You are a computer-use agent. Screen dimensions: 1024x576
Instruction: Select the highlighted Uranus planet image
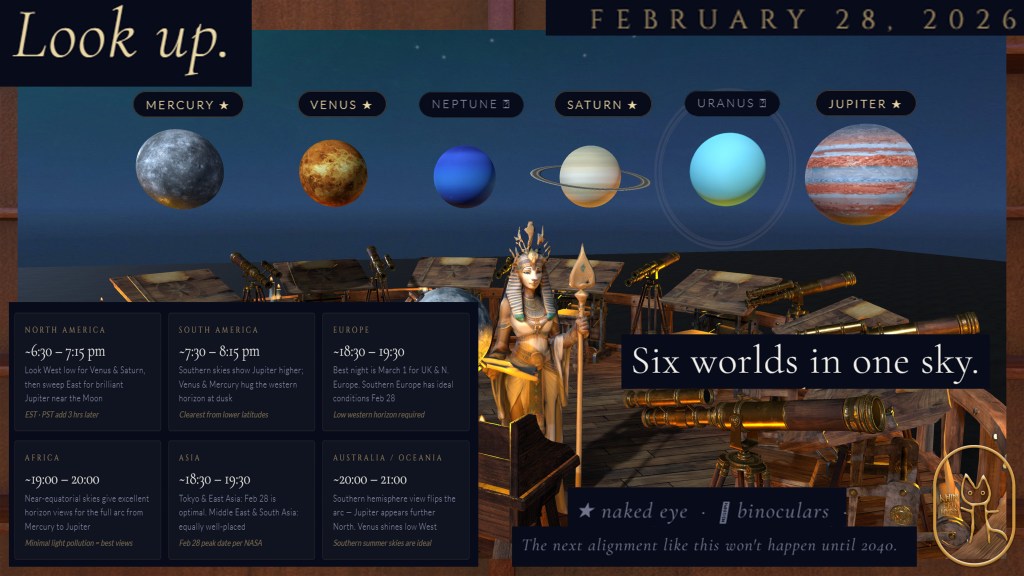point(727,170)
